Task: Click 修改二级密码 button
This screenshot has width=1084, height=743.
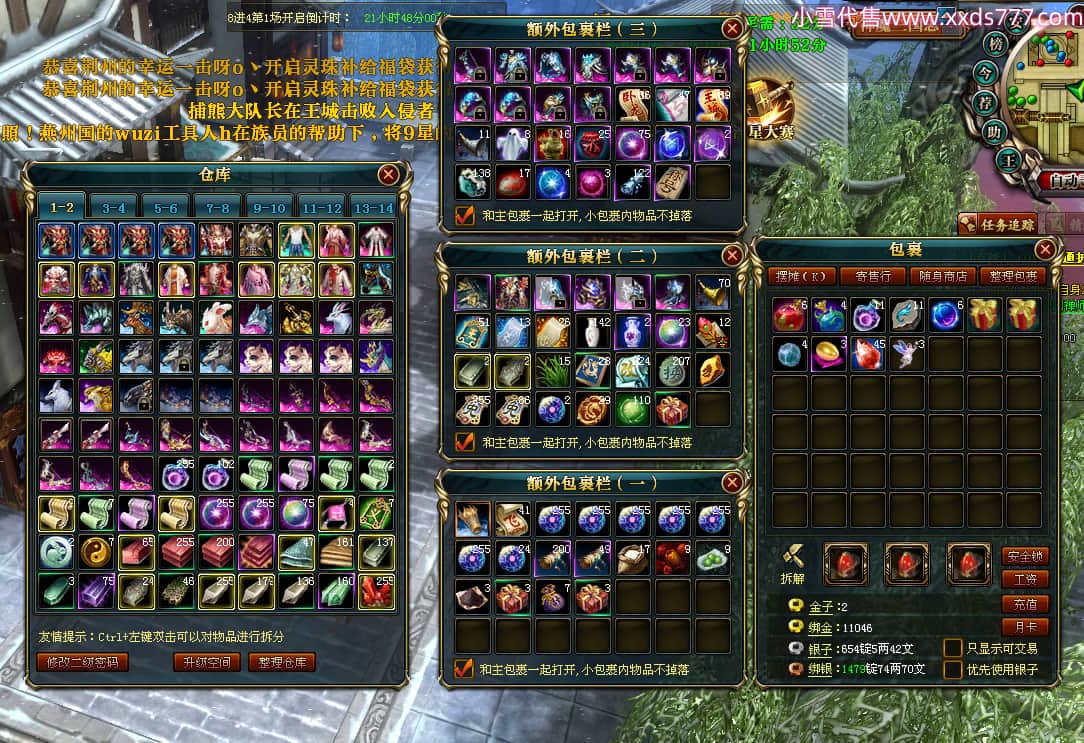Action: coord(83,662)
